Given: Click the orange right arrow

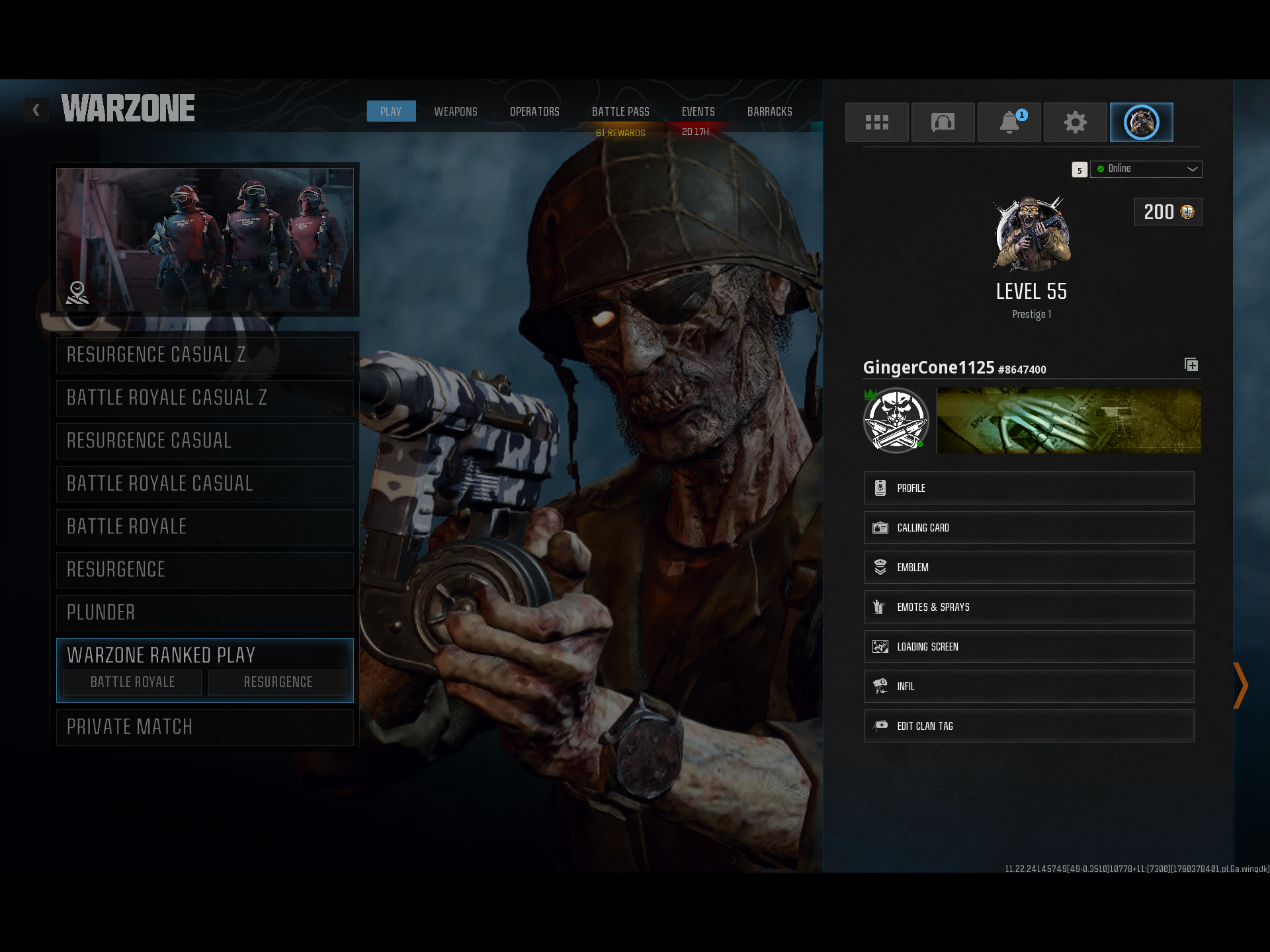Looking at the screenshot, I should (1240, 686).
